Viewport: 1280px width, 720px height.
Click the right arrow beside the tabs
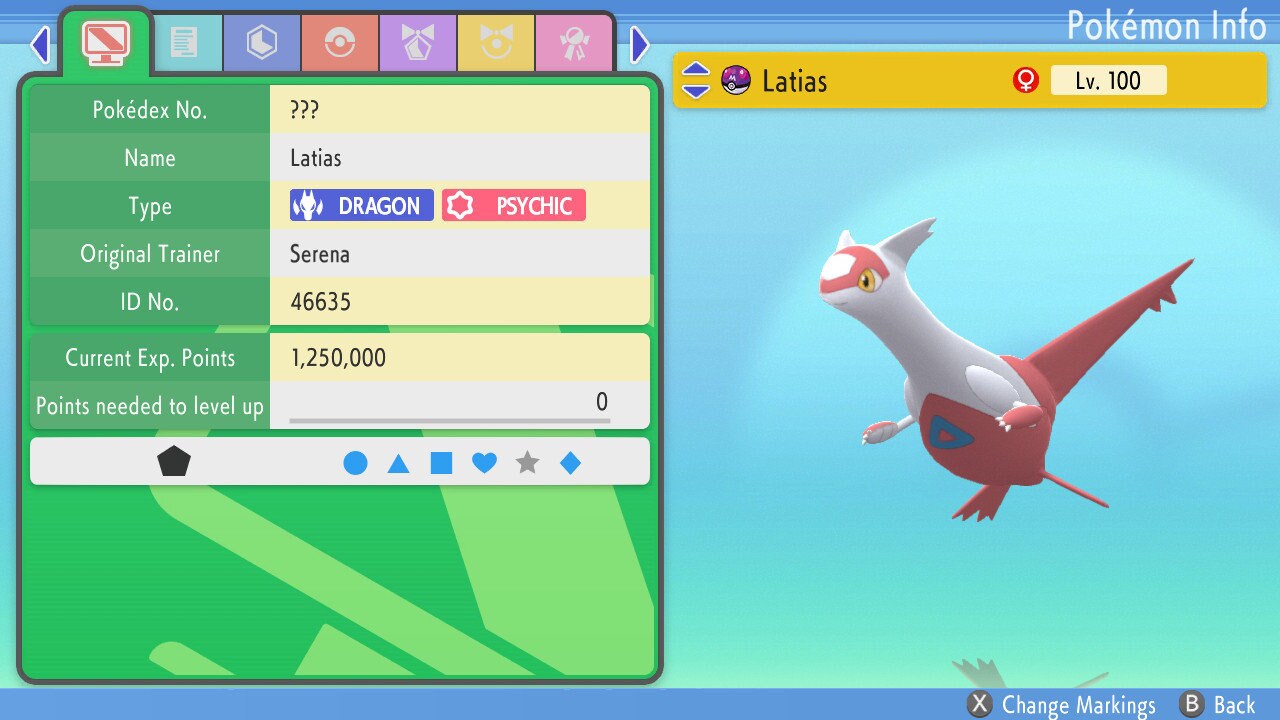click(x=640, y=44)
